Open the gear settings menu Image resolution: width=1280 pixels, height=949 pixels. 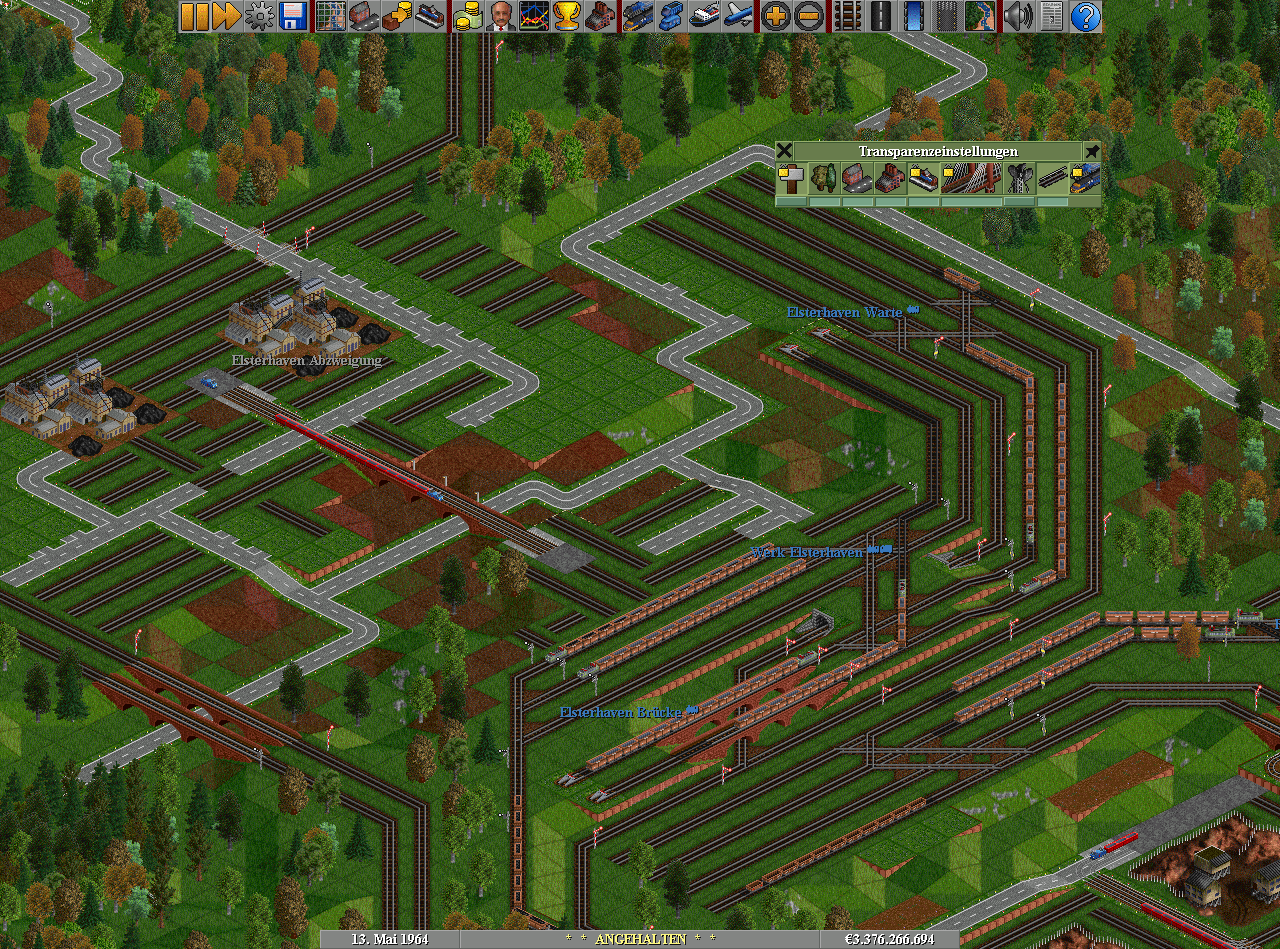click(260, 16)
